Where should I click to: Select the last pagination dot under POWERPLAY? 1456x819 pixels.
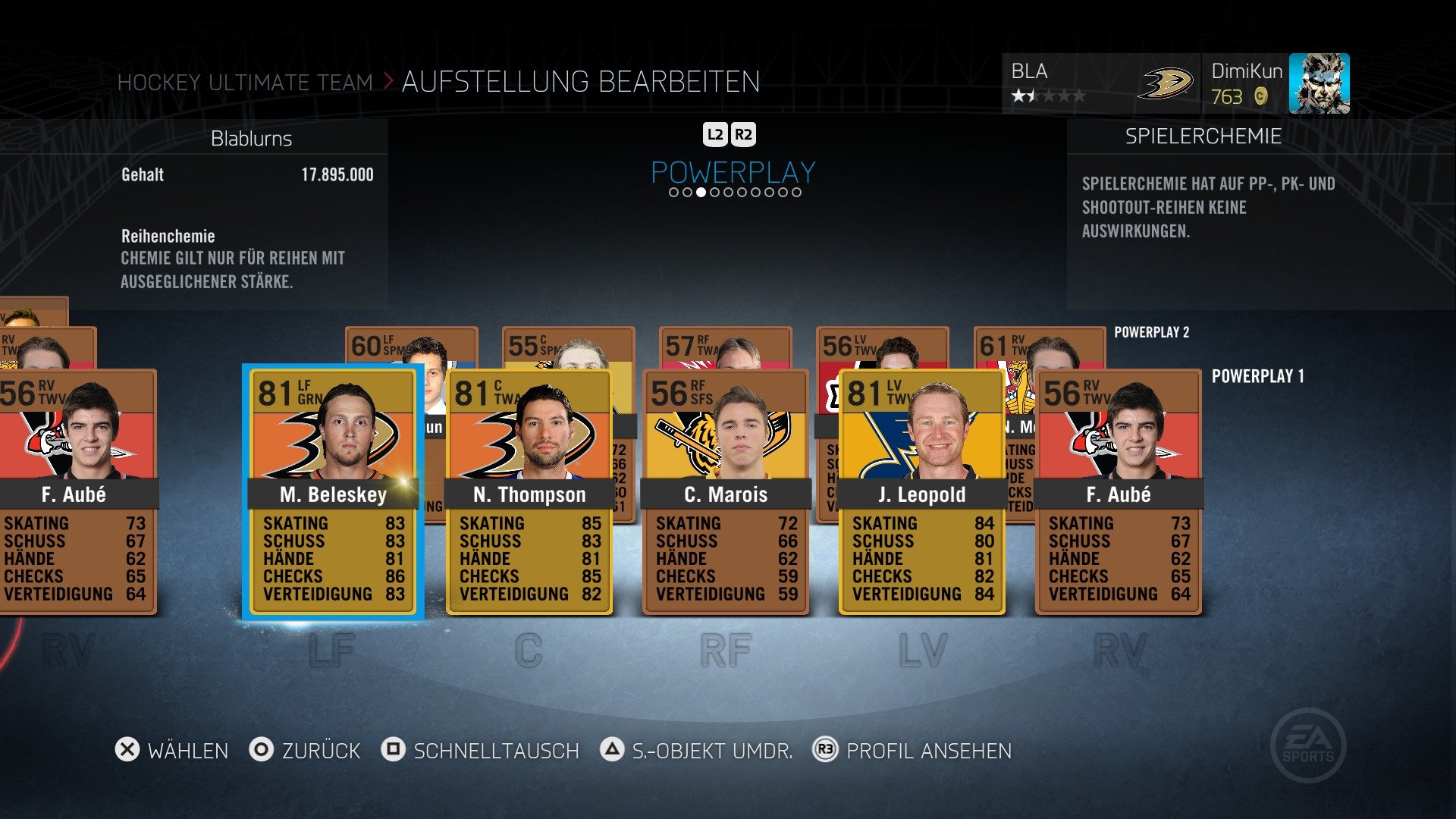[797, 192]
